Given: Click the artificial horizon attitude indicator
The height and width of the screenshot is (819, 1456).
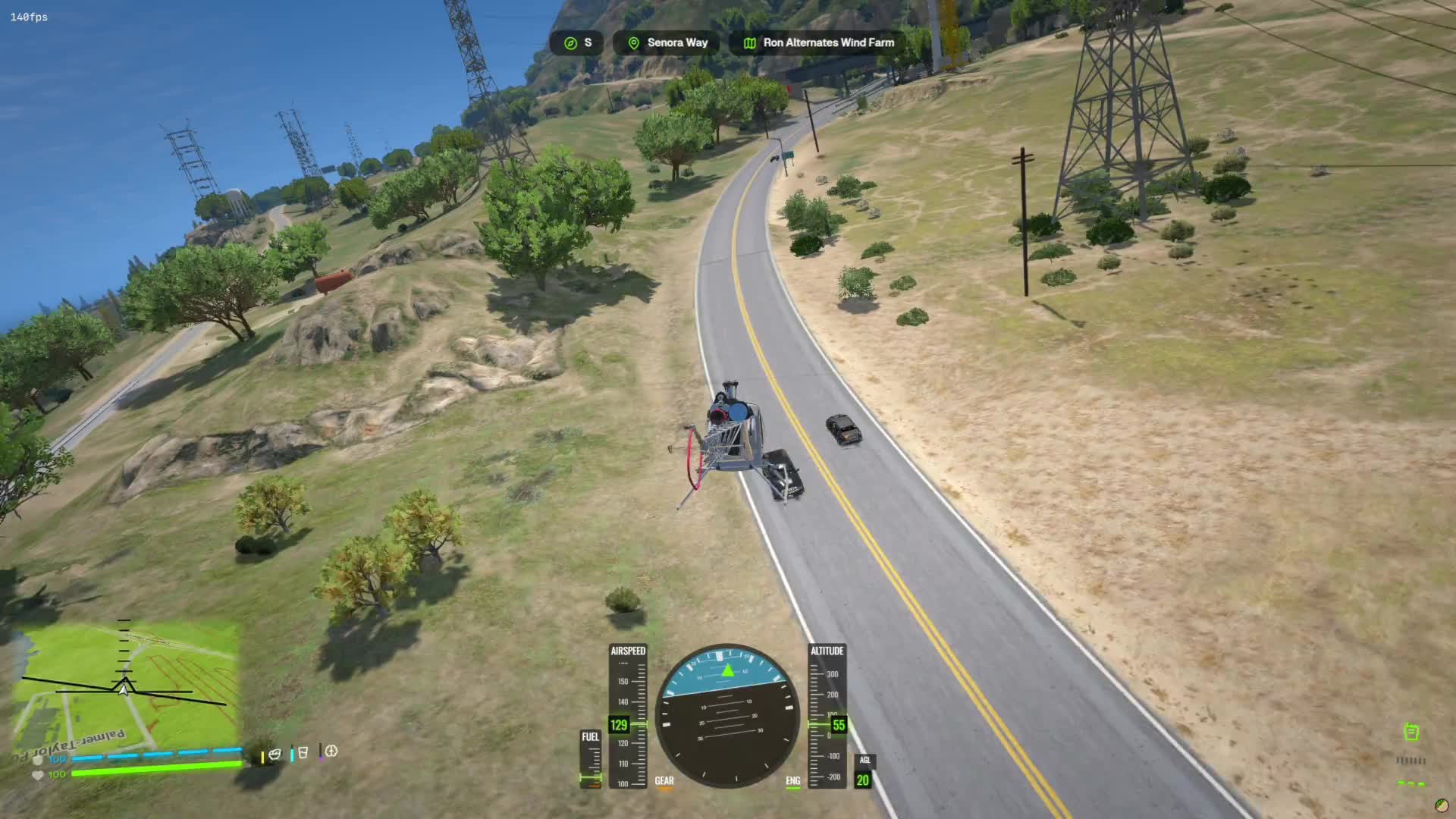Looking at the screenshot, I should click(727, 716).
